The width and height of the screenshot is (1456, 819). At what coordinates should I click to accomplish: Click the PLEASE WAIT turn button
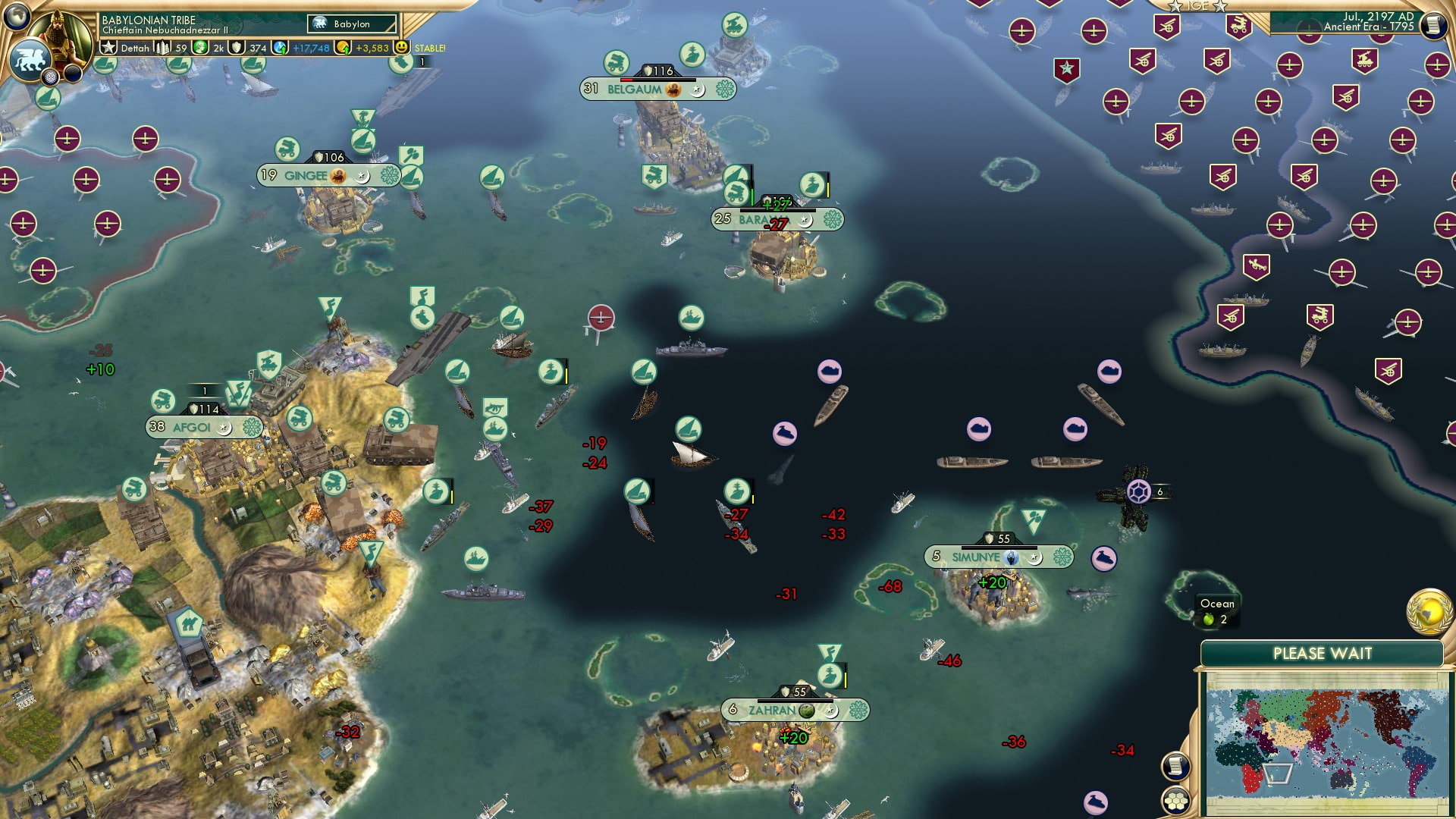click(x=1322, y=654)
